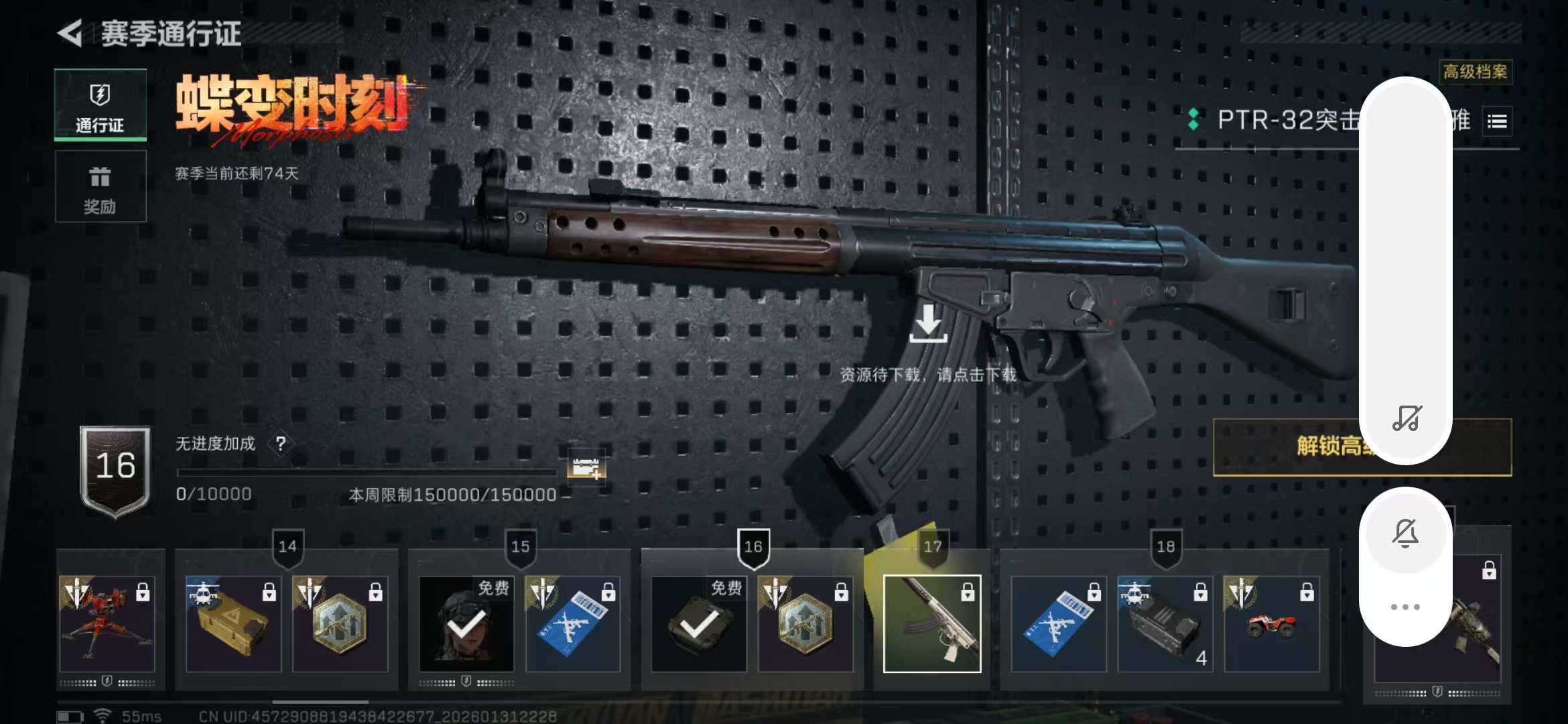This screenshot has width=1568, height=724.
Task: Open the three-dot overlay menu
Action: click(x=1406, y=607)
